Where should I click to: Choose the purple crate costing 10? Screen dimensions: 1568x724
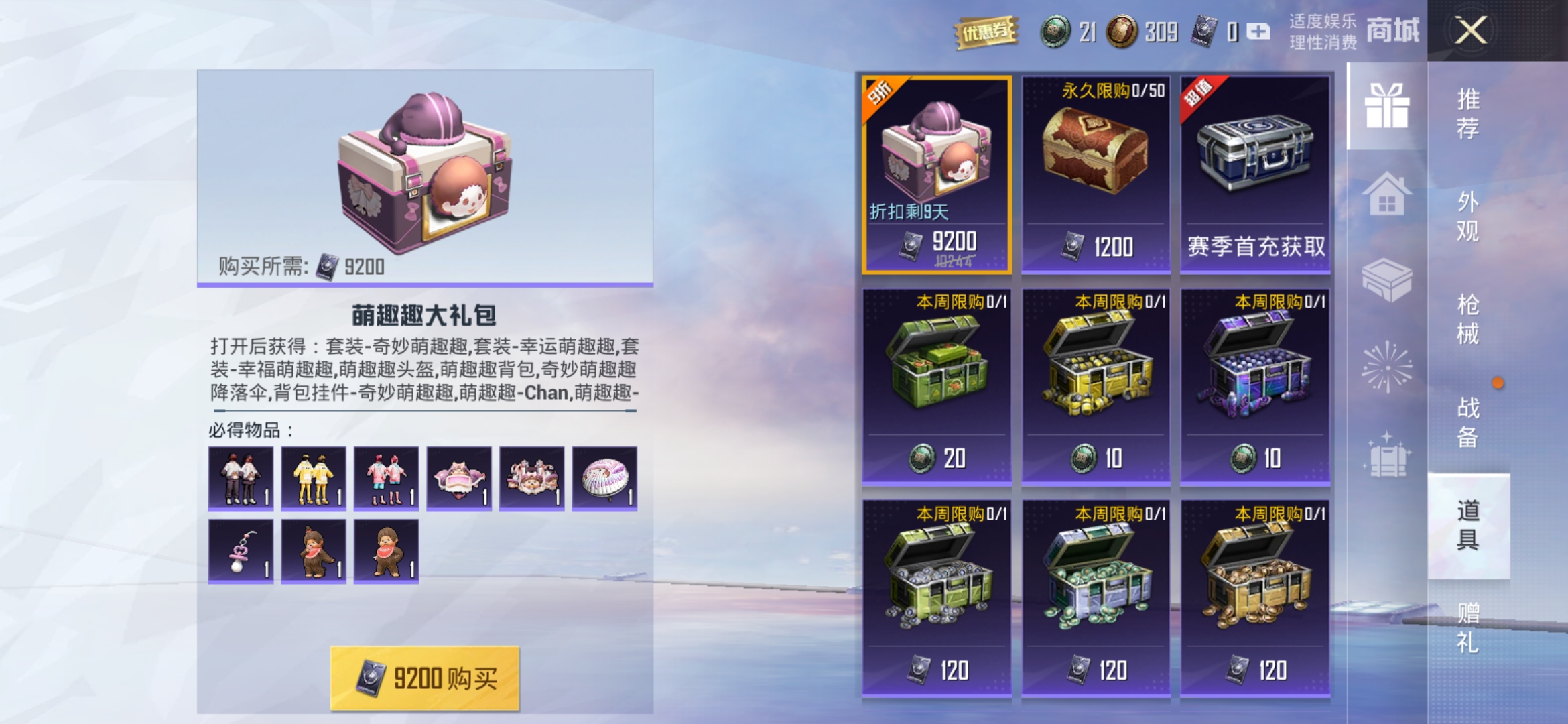pyautogui.click(x=1255, y=385)
